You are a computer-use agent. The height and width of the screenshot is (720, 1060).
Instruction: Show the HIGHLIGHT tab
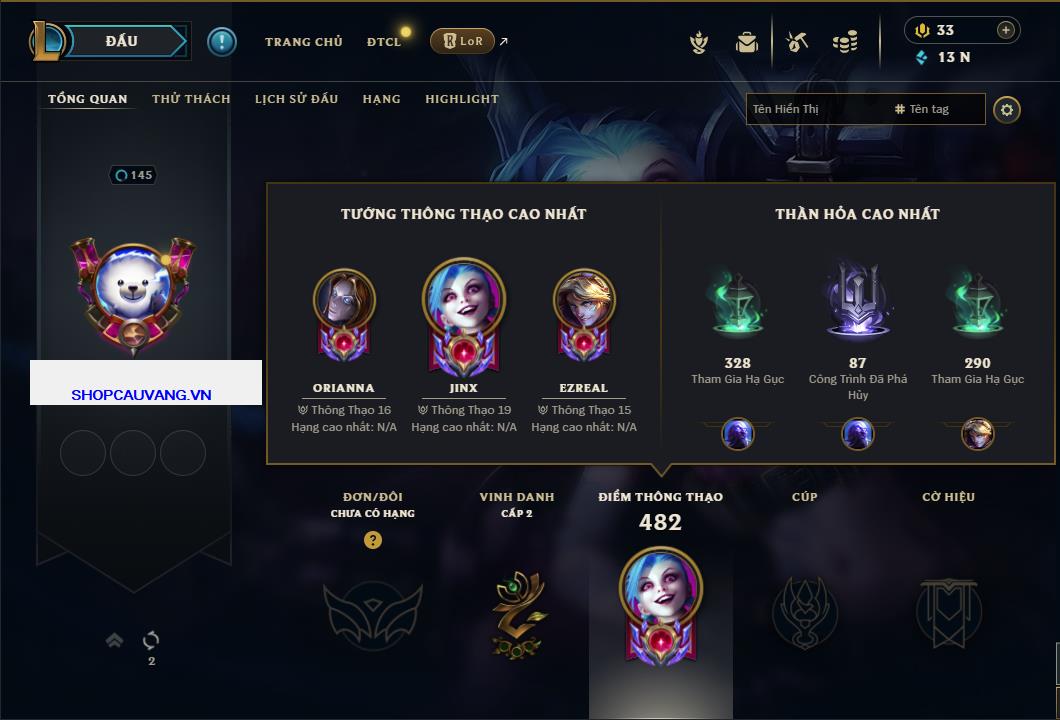(x=461, y=99)
